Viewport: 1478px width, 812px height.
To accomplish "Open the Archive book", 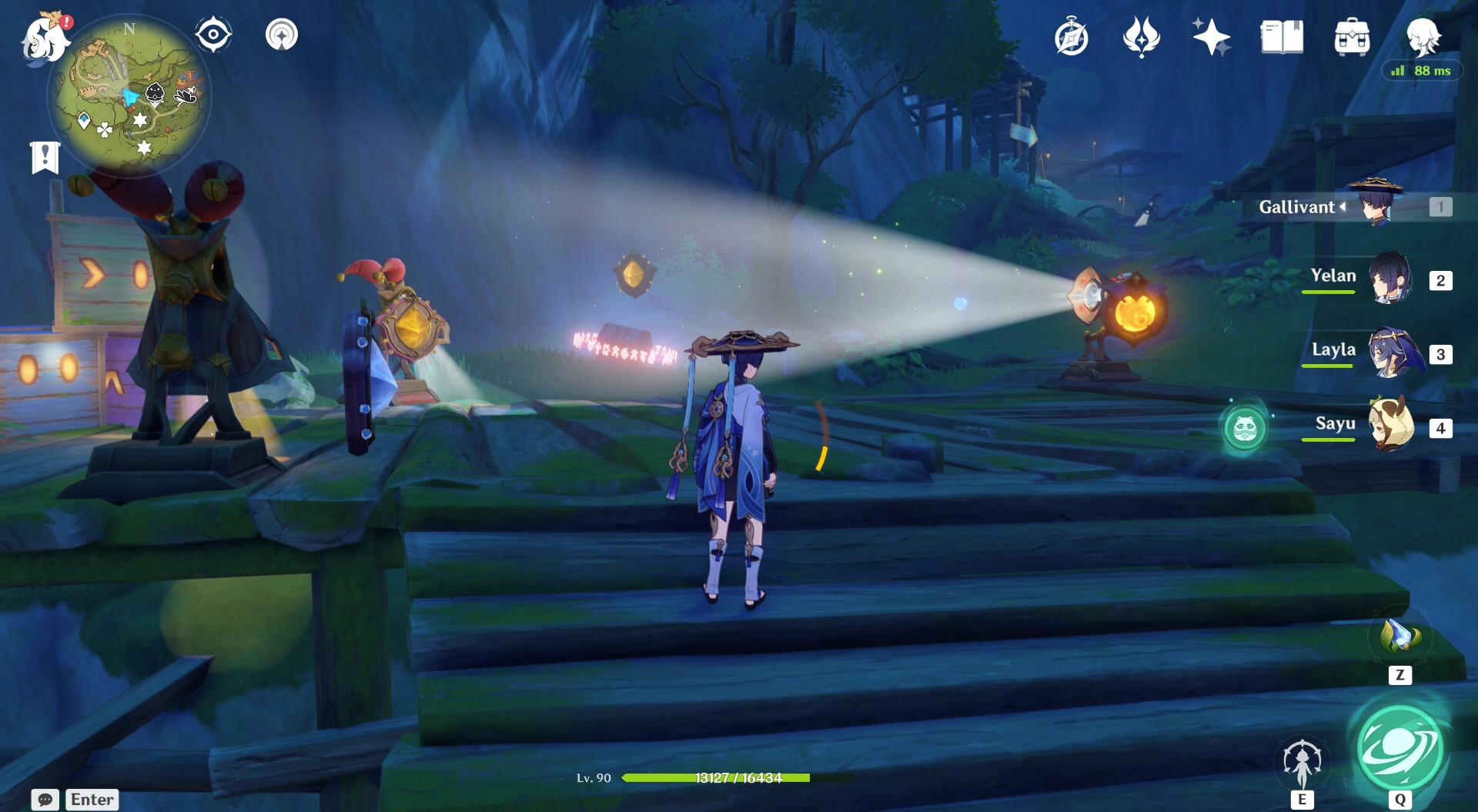I will click(1281, 36).
